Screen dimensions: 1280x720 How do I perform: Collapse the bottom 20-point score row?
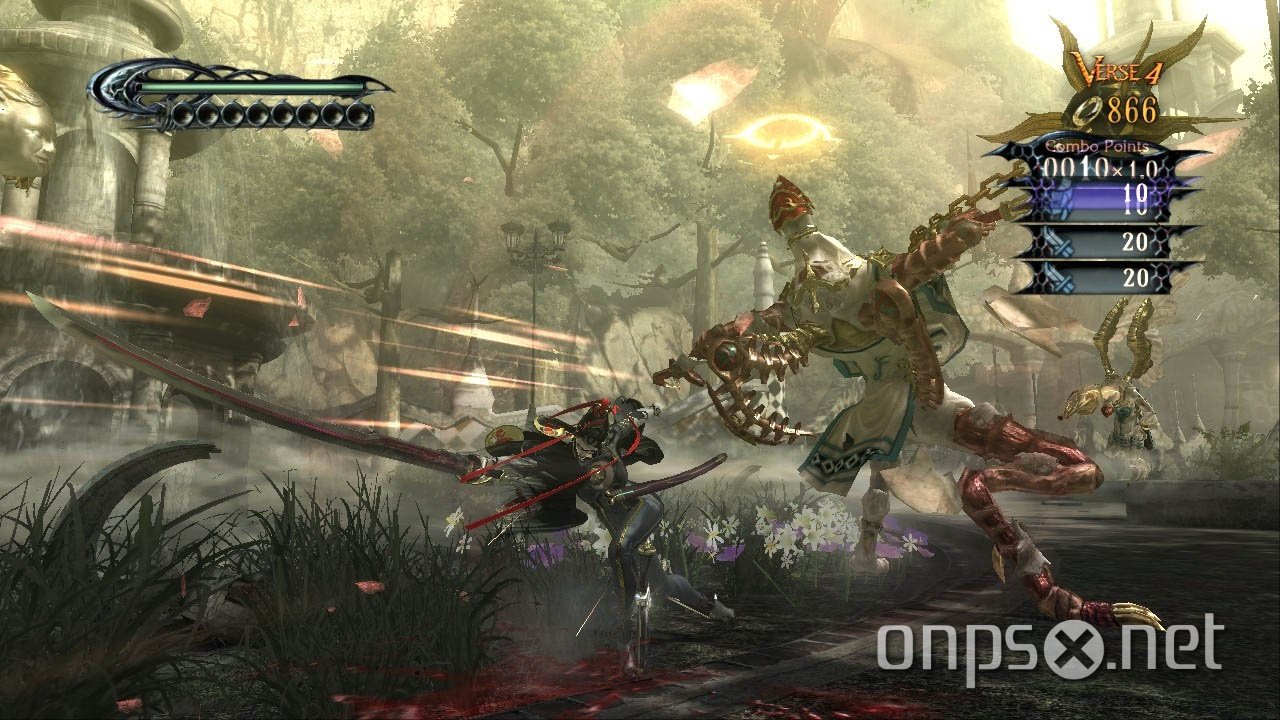[1135, 275]
